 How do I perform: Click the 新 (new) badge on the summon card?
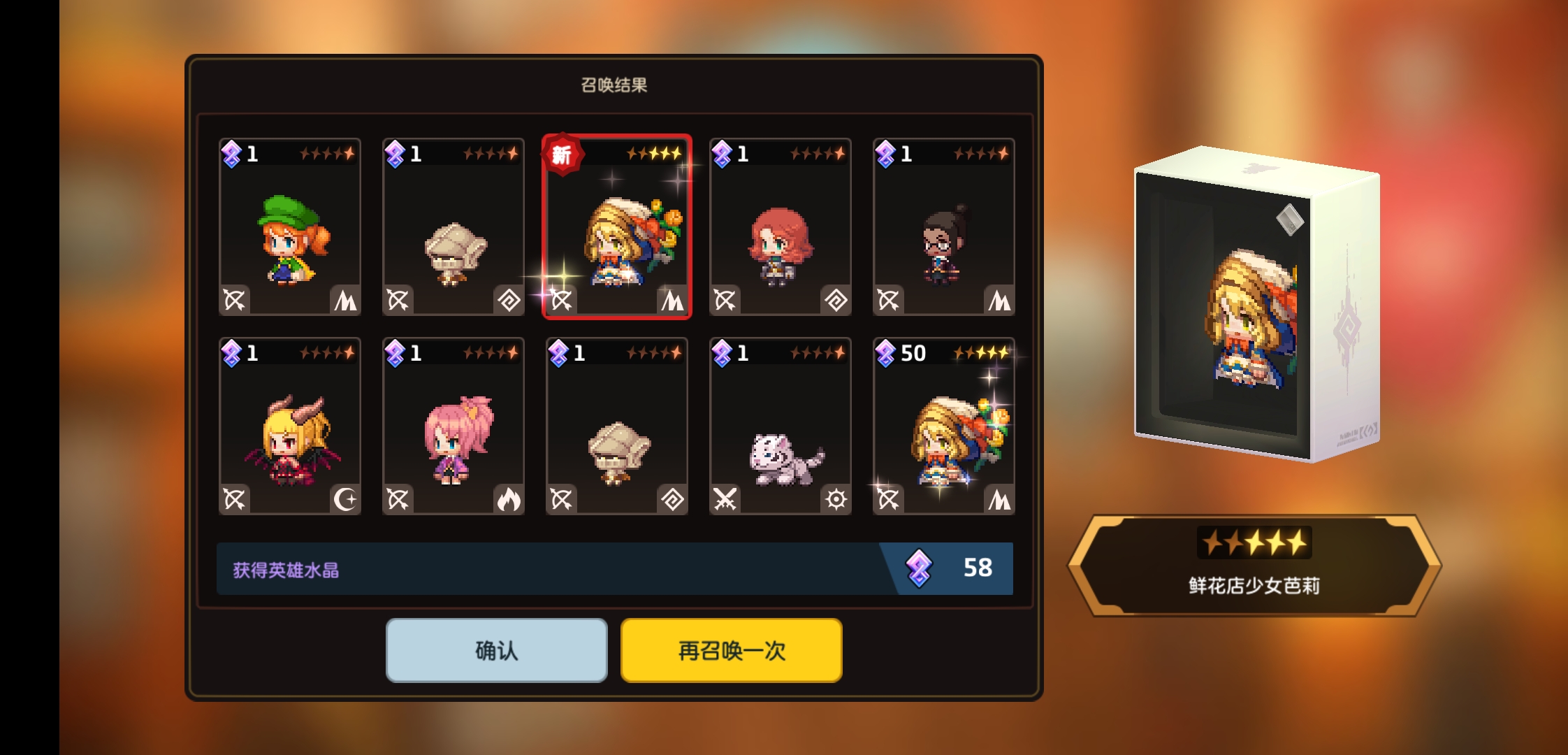click(564, 155)
